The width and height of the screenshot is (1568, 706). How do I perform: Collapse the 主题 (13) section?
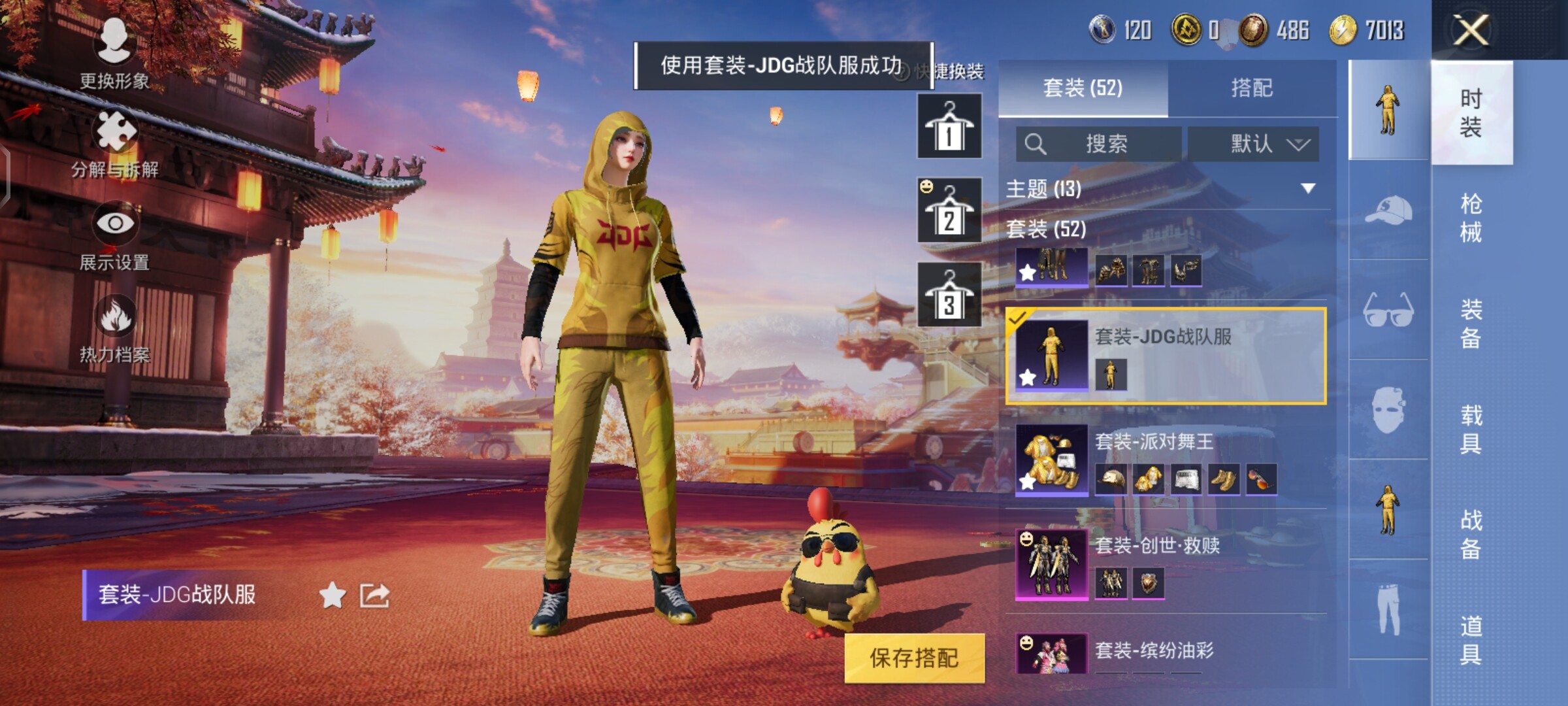point(1307,189)
